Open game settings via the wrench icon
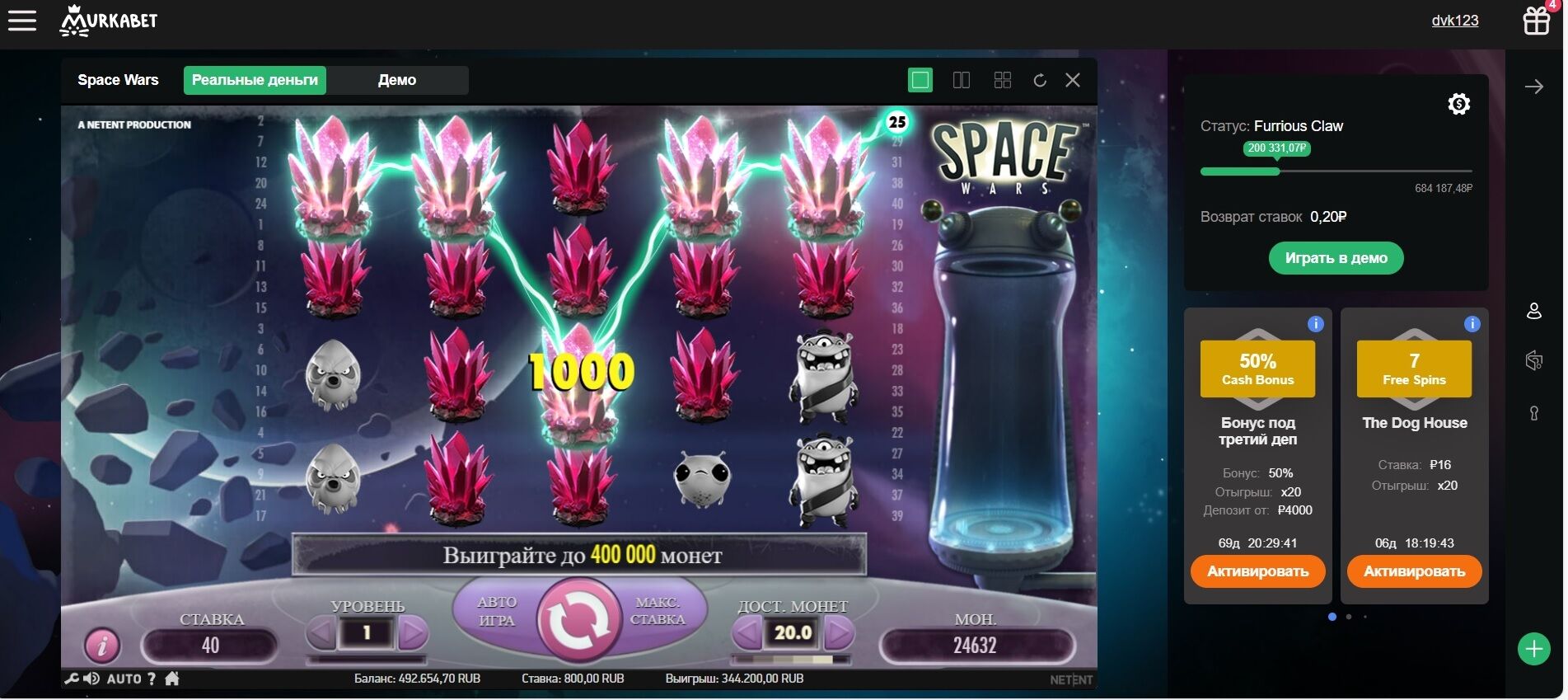 tap(72, 679)
